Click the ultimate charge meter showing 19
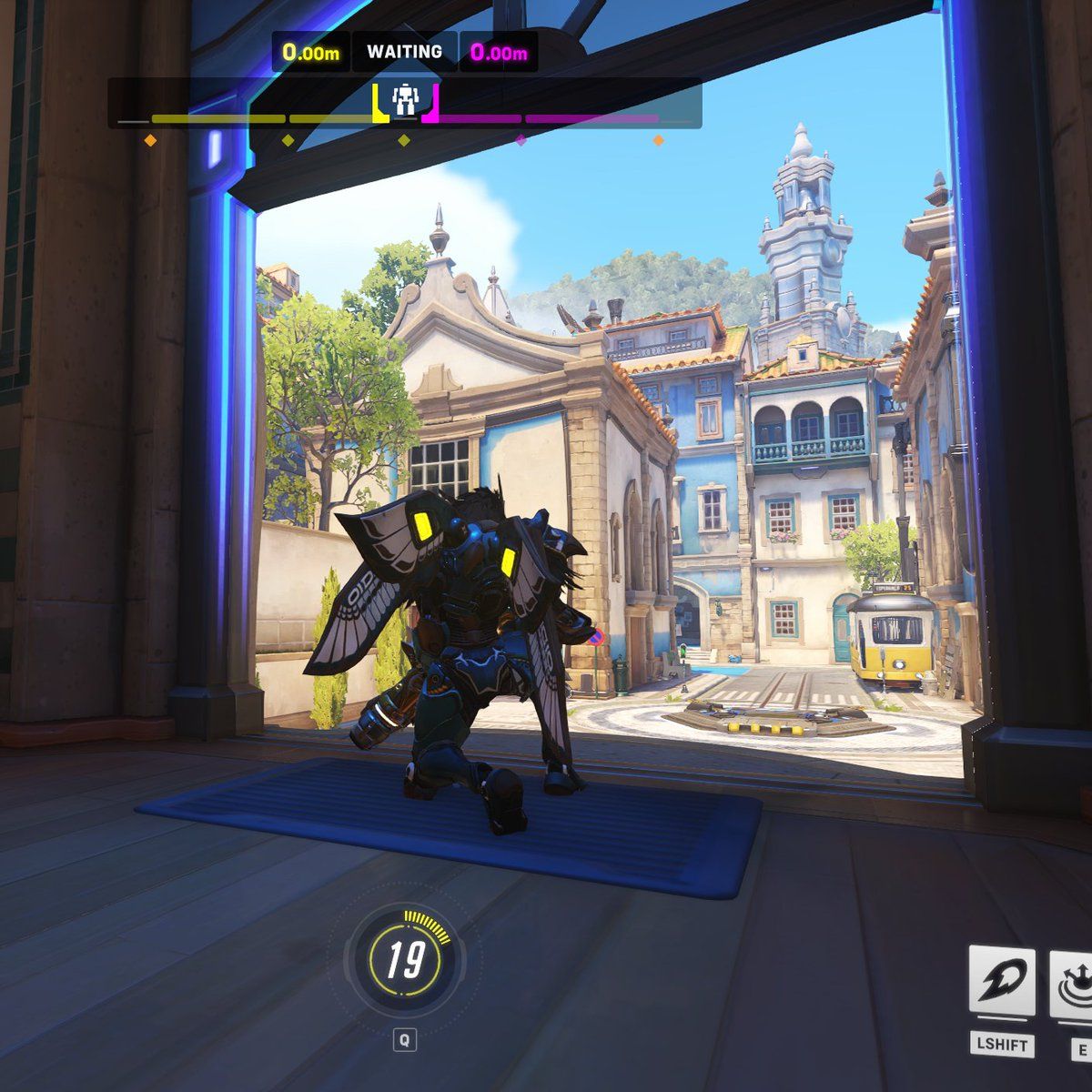Image resolution: width=1092 pixels, height=1092 pixels. (404, 961)
